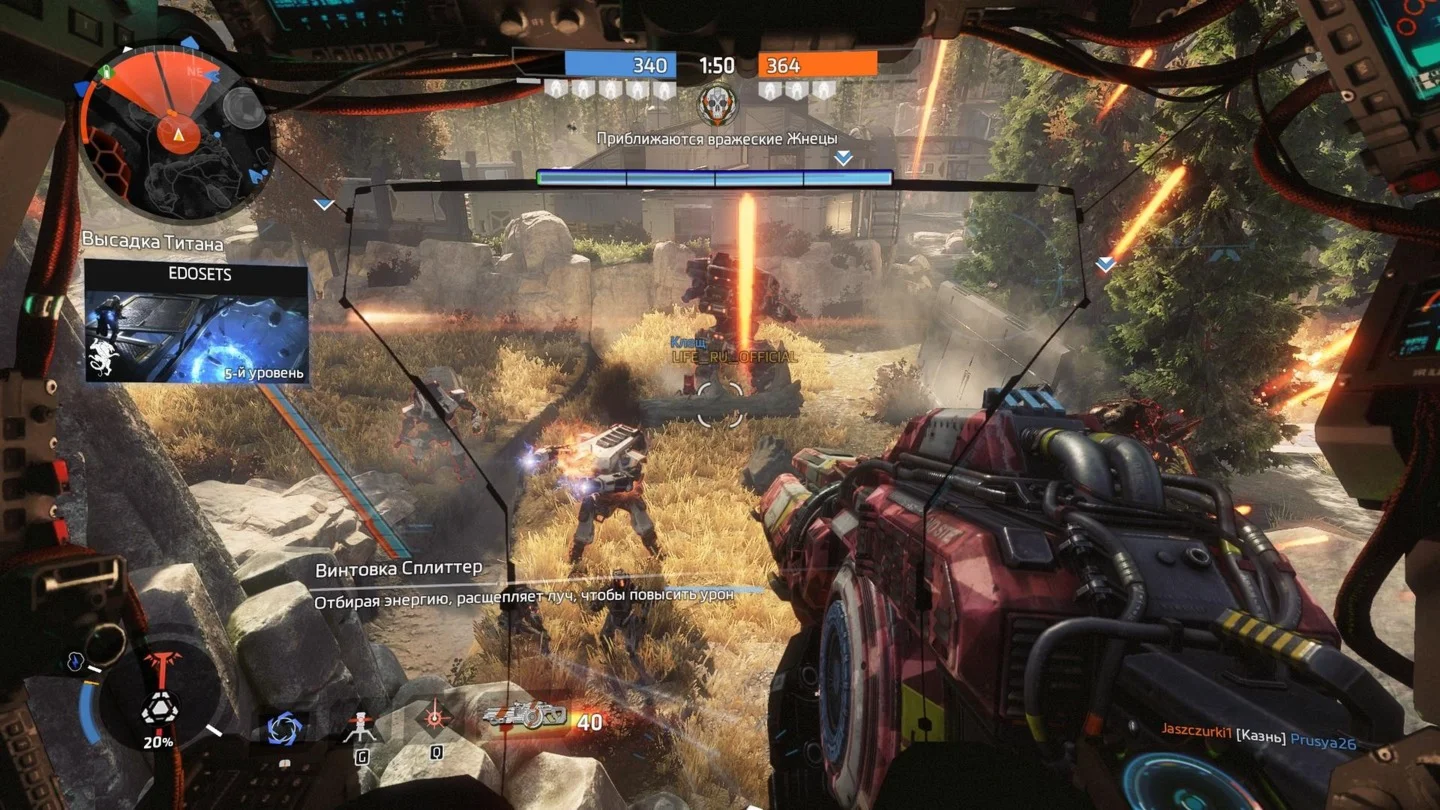Select the Splitter Rifle weapon icon
The image size is (1440, 810).
[x=524, y=717]
